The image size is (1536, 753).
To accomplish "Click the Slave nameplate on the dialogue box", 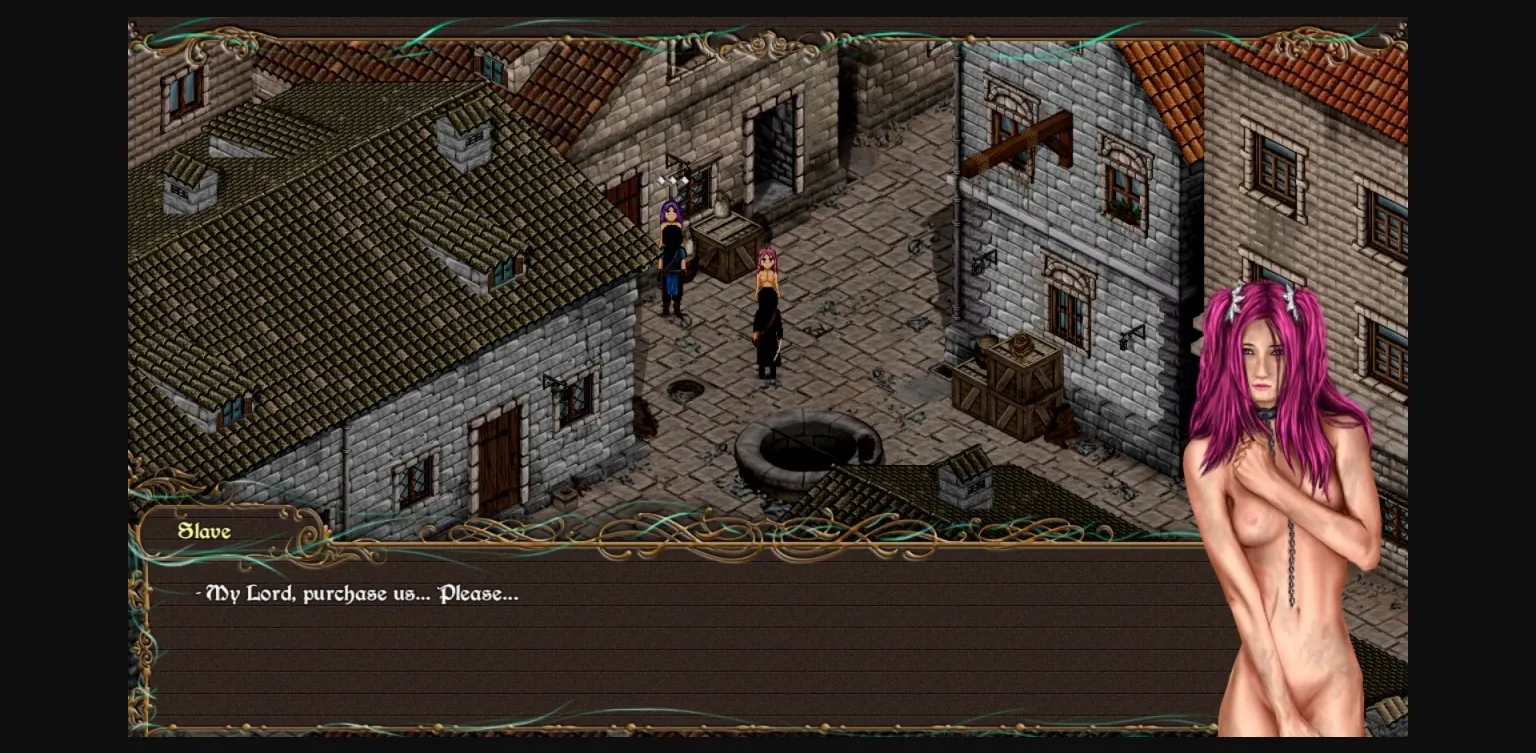I will [203, 531].
